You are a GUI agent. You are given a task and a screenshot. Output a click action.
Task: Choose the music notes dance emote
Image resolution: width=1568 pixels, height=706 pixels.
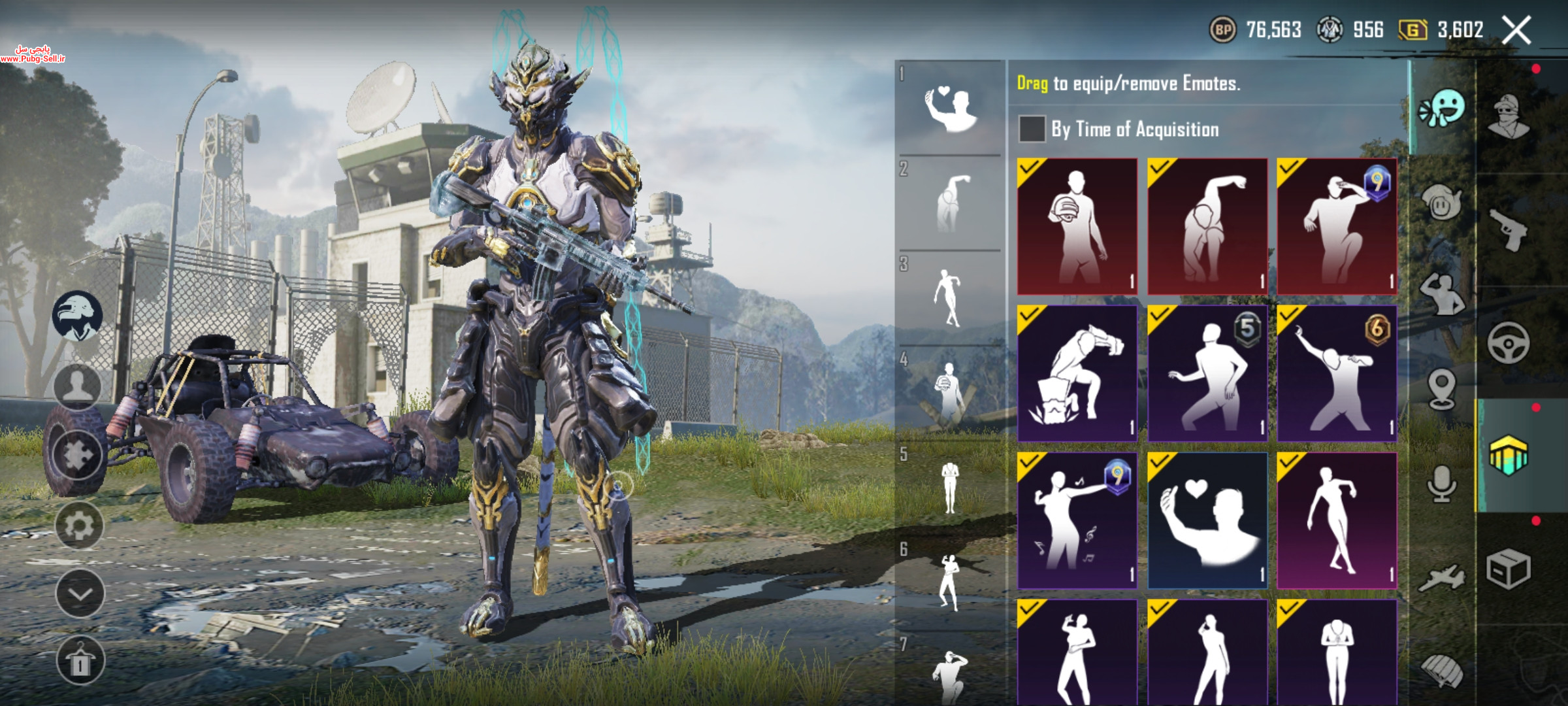1077,520
